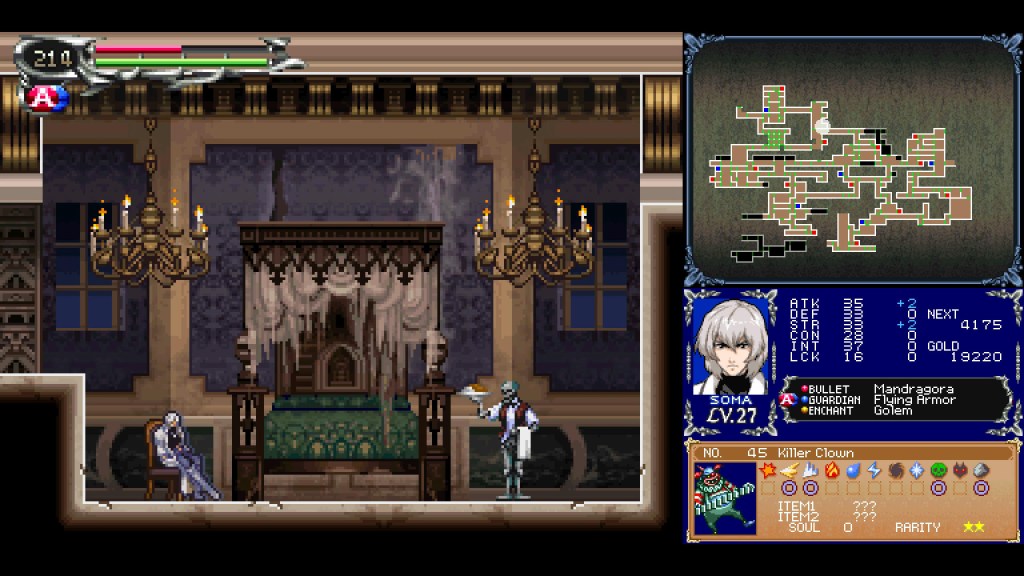Click the Killer Clown enemy thumbnail
The image size is (1024, 576).
coord(724,498)
